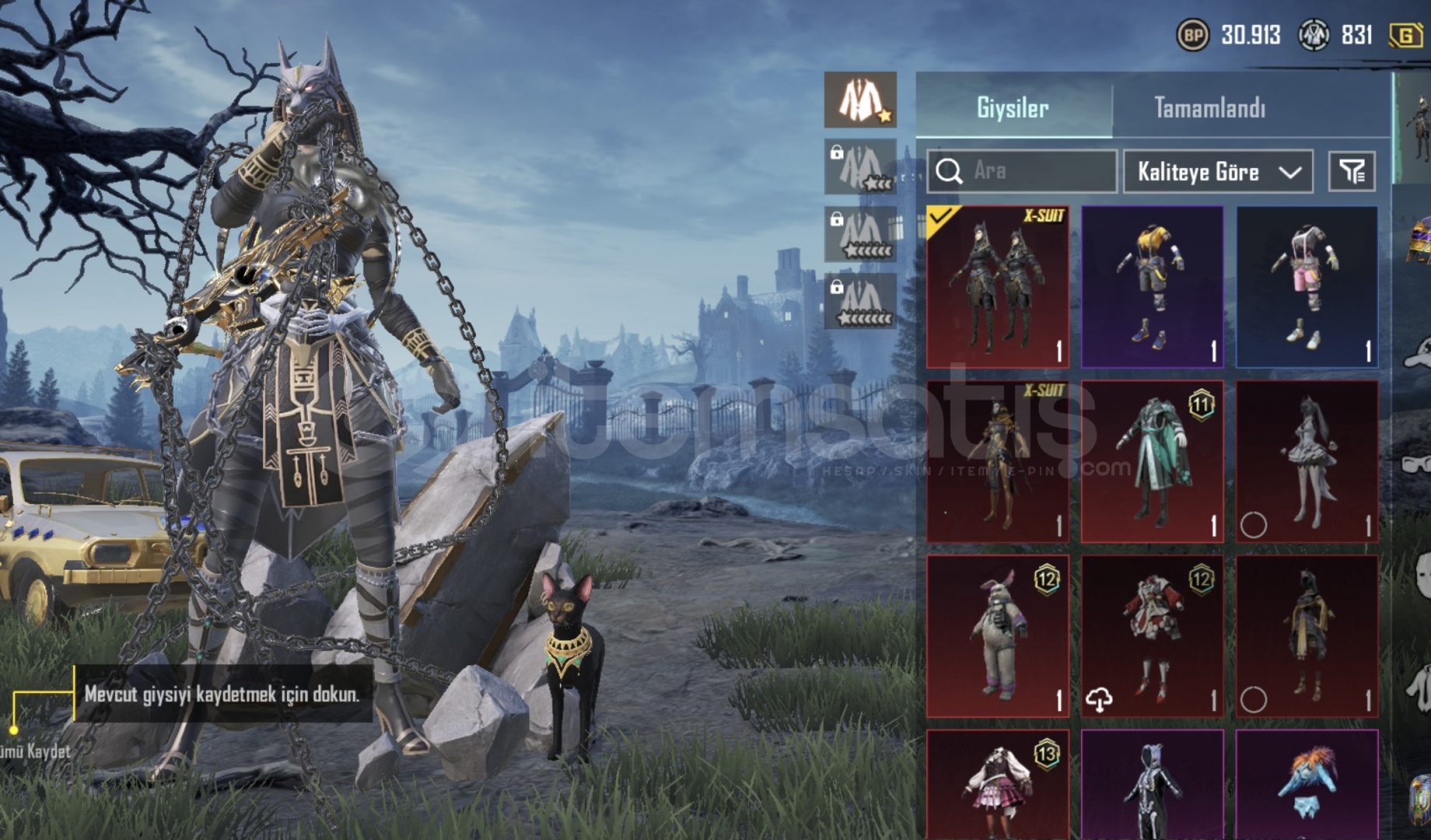
Task: Switch to the Giysiler tab
Action: click(x=1013, y=108)
